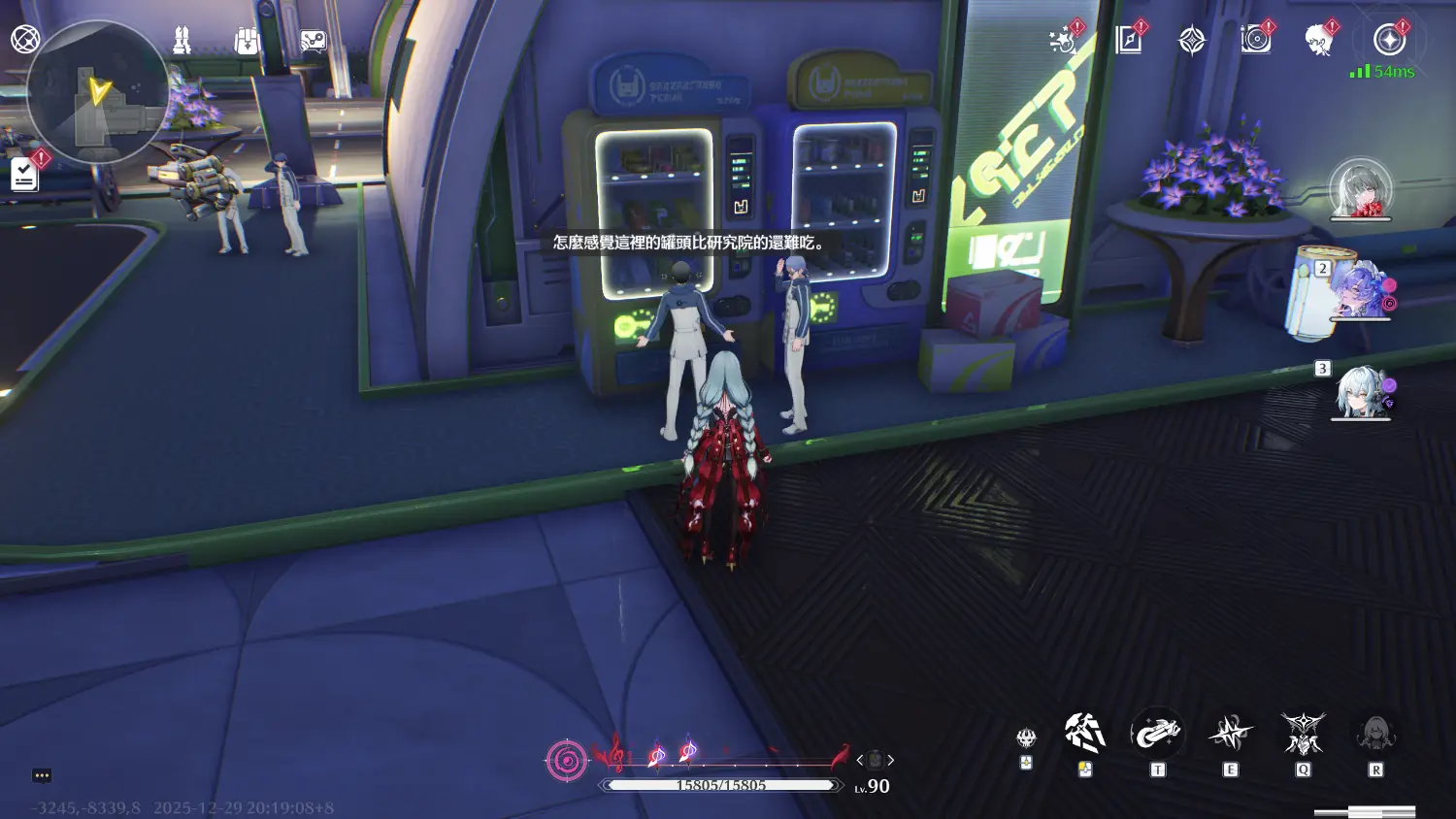1456x819 pixels.
Task: Click the chat-bubble share icon
Action: point(313,41)
